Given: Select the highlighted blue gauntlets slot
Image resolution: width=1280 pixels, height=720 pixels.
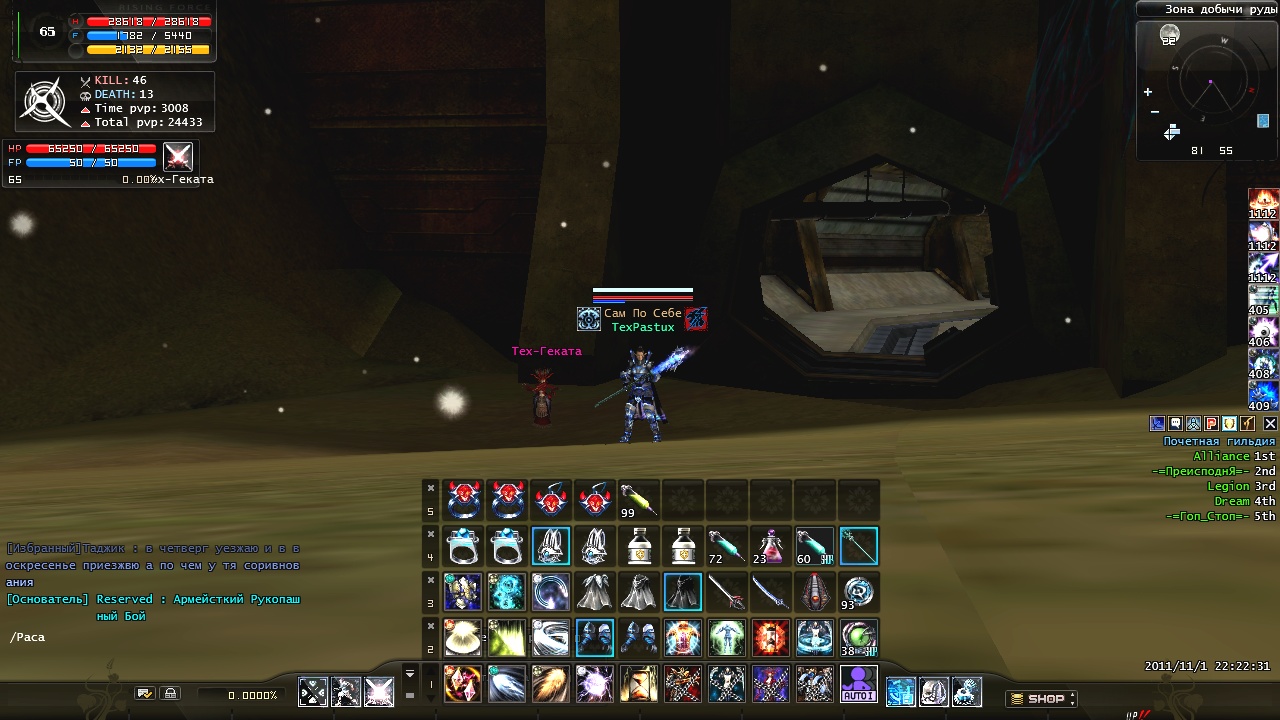Looking at the screenshot, I should (594, 638).
